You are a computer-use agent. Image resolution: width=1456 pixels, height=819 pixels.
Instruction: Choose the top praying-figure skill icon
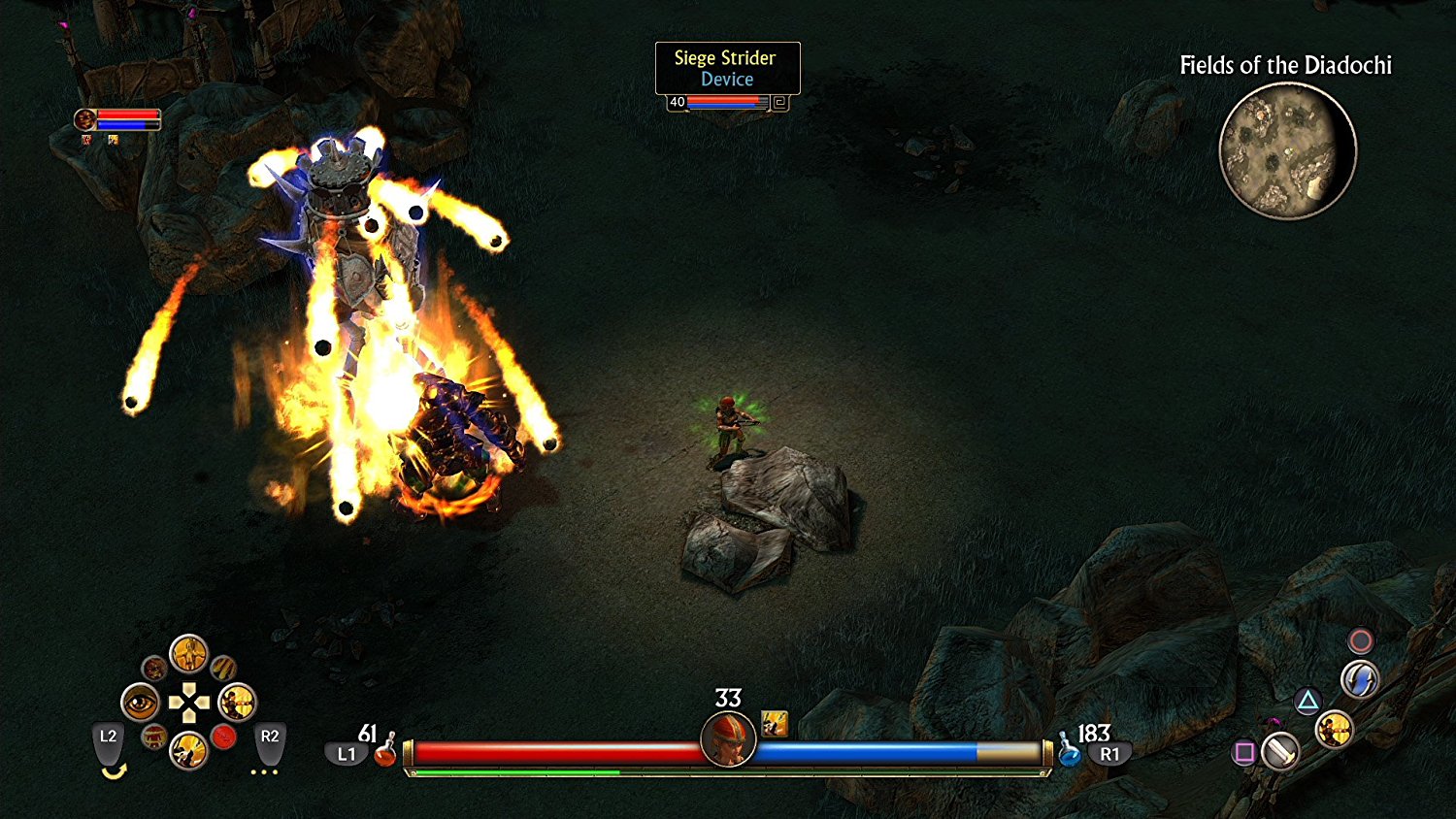pos(188,655)
